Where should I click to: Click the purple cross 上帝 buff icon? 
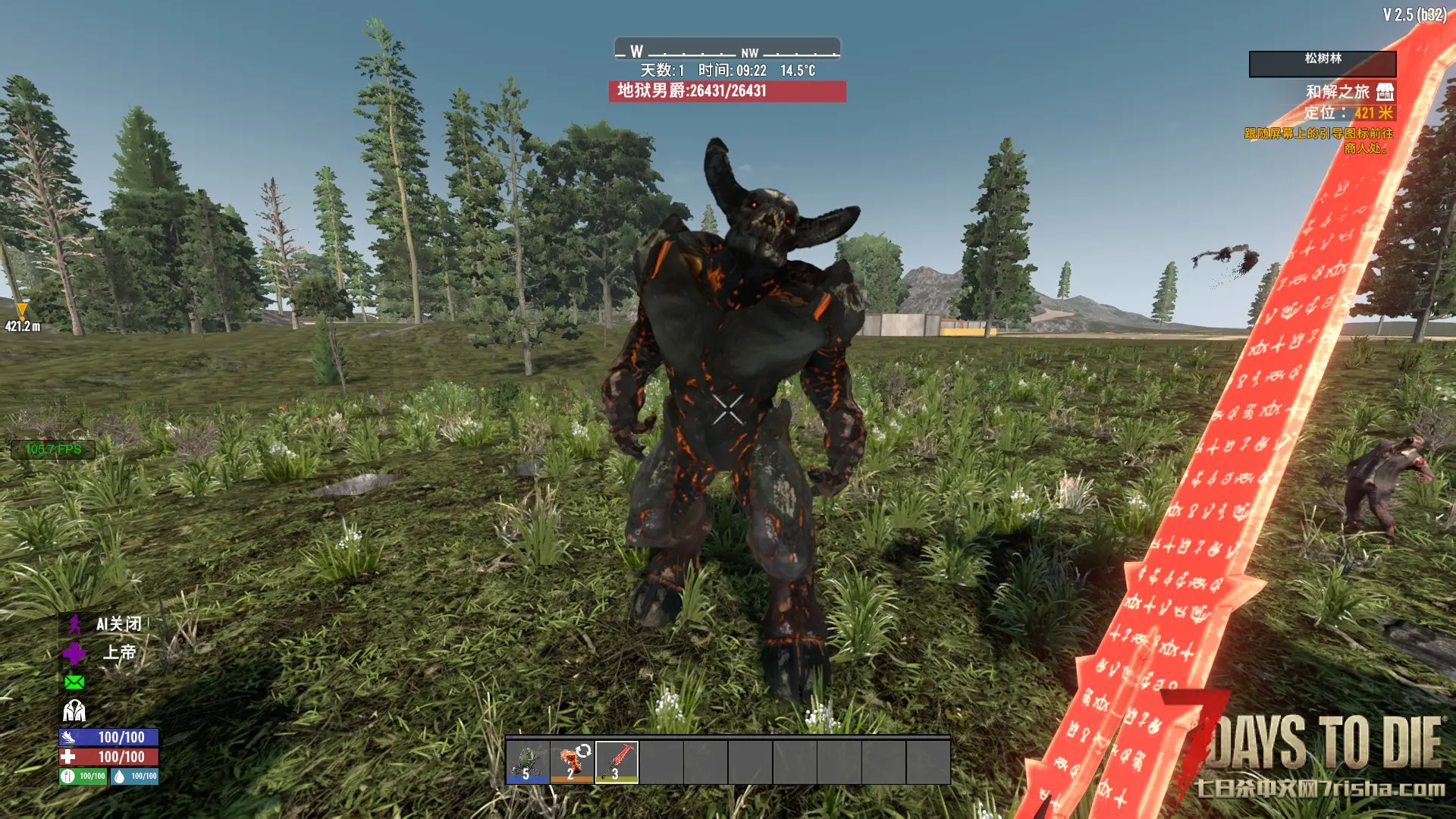(x=74, y=653)
